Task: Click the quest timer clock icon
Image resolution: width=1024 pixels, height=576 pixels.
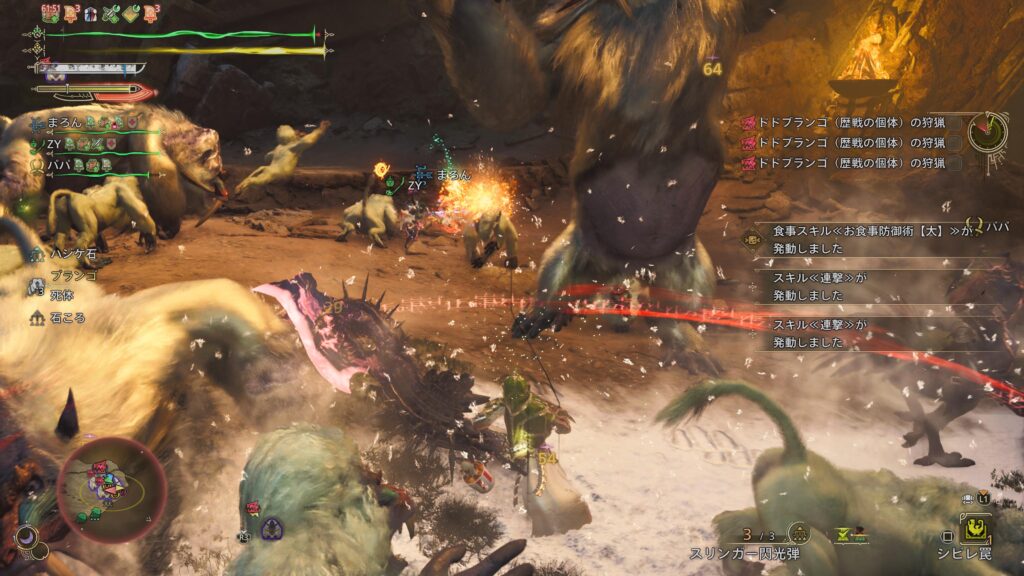Action: click(987, 130)
